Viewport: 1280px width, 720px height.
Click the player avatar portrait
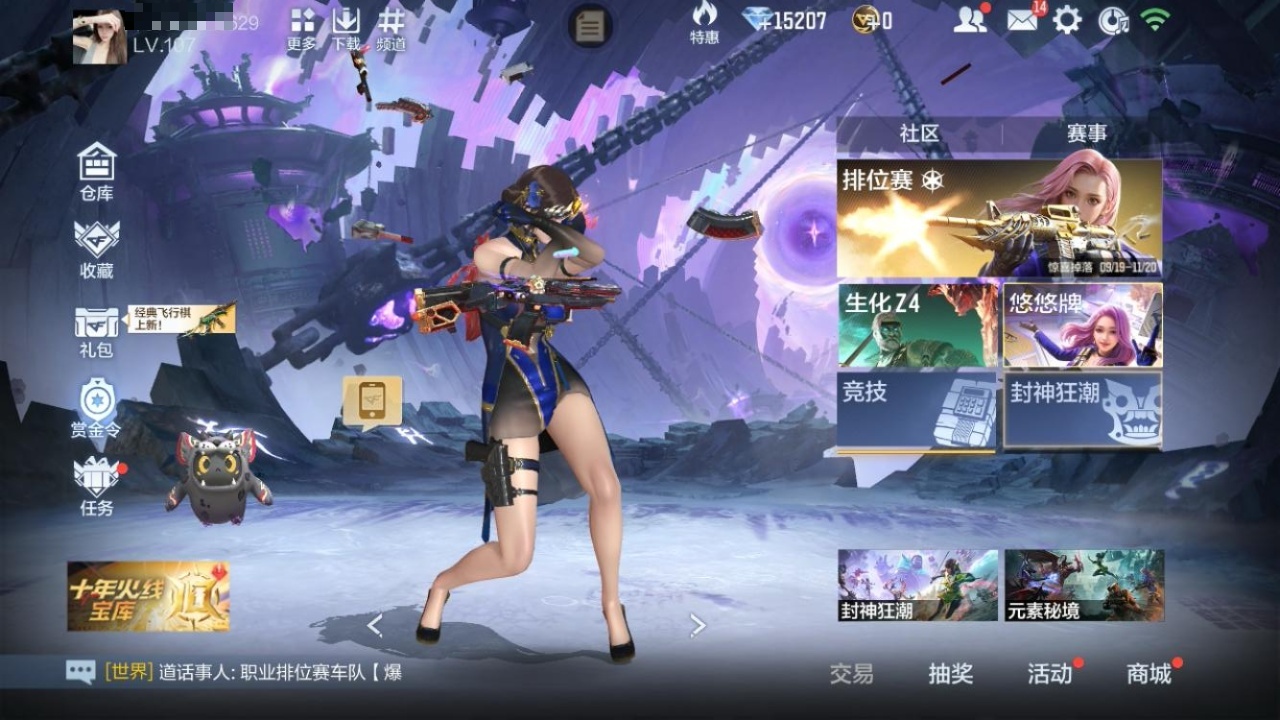point(100,37)
